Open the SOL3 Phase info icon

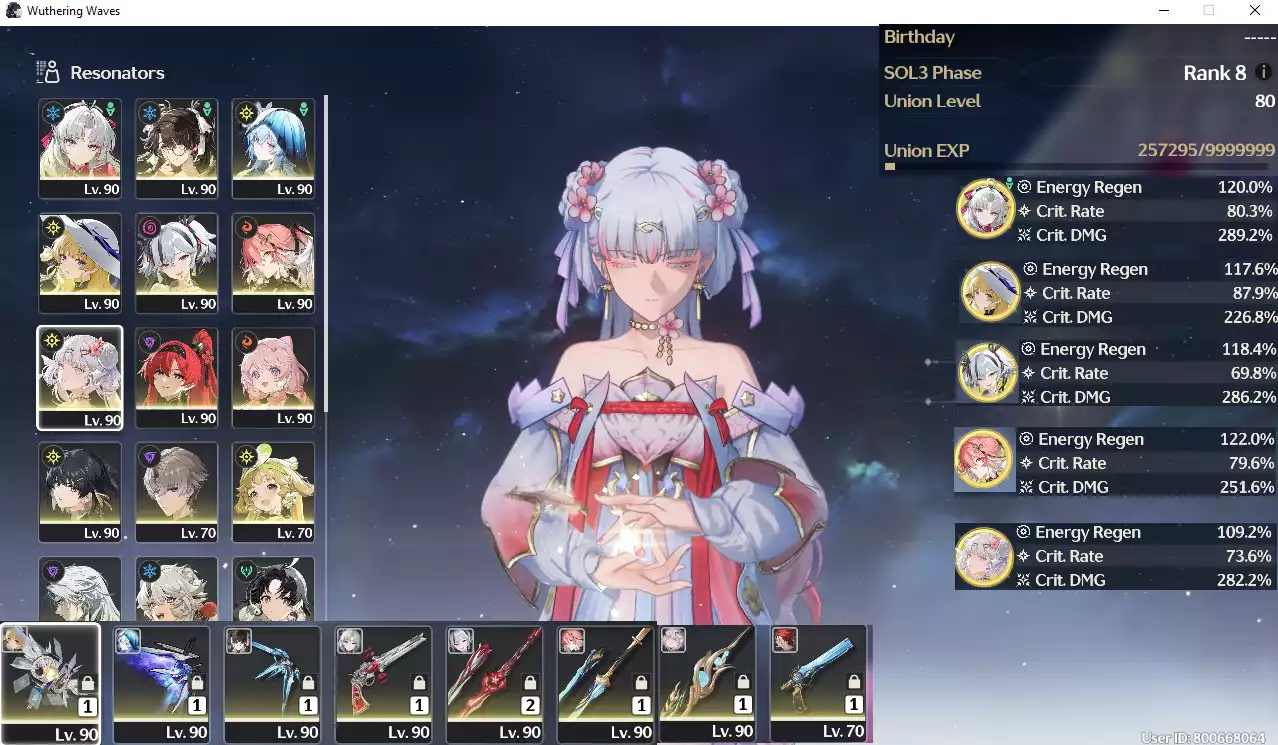tap(1264, 73)
